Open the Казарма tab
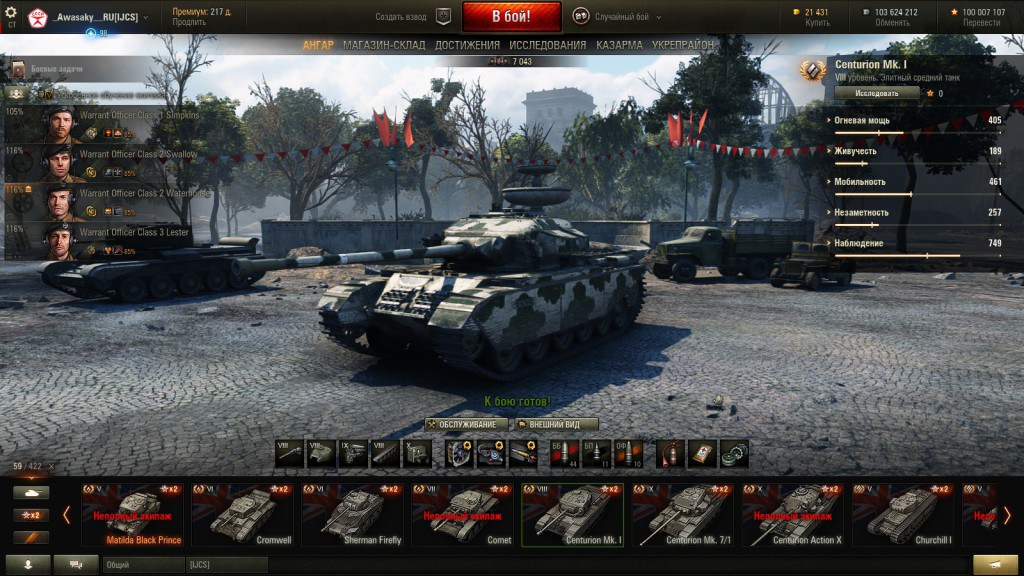Image resolution: width=1024 pixels, height=576 pixels. tap(619, 45)
